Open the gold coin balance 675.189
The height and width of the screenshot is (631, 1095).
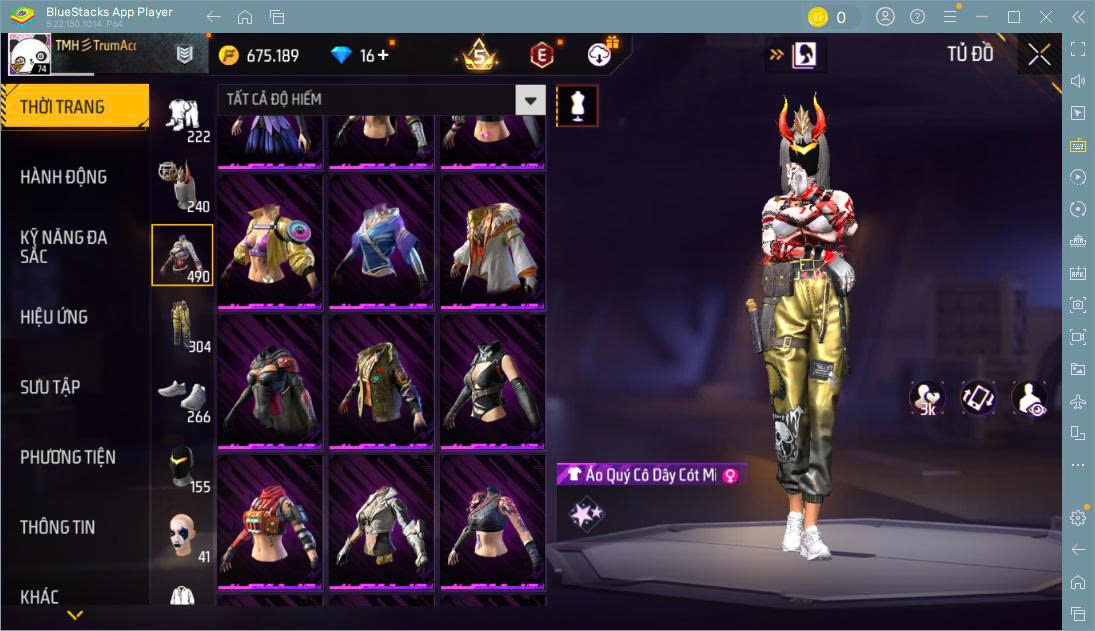pyautogui.click(x=260, y=55)
